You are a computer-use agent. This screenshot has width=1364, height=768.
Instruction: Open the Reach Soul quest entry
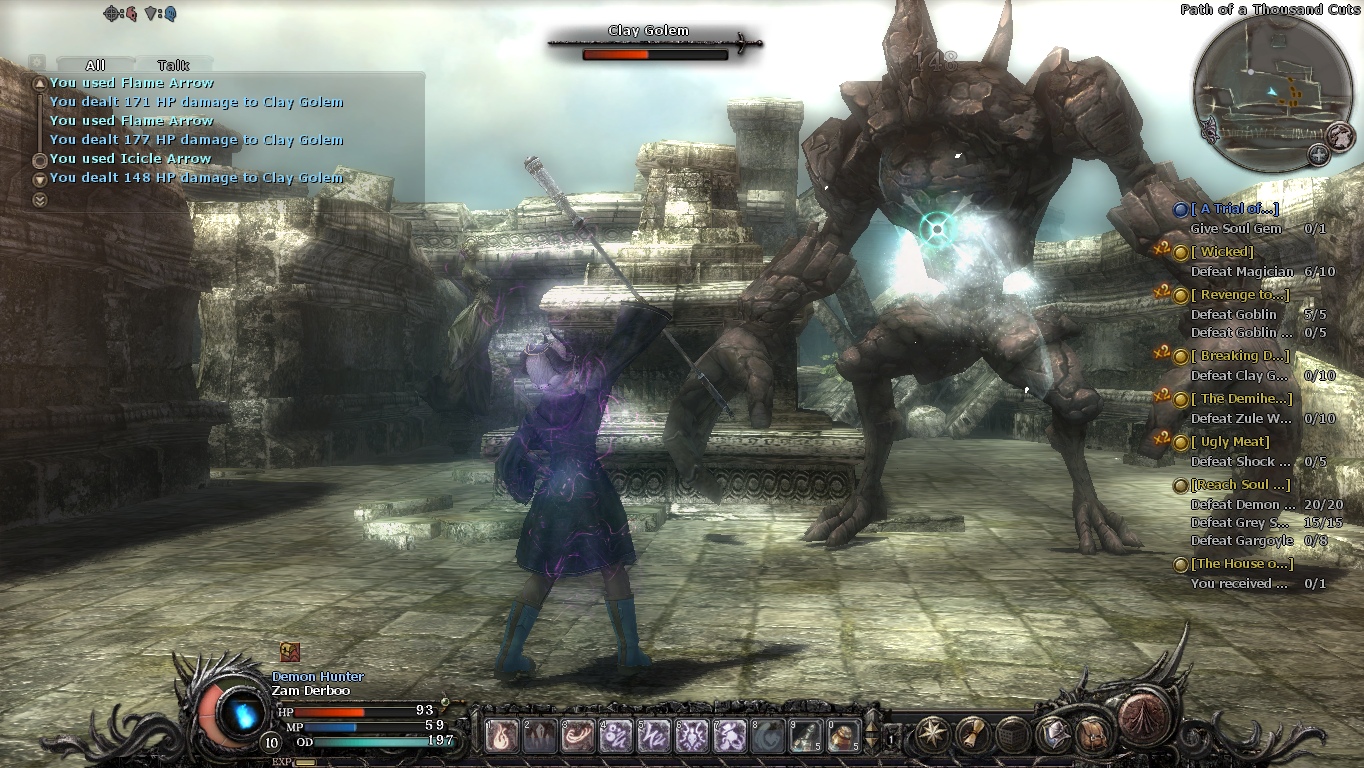(1240, 485)
